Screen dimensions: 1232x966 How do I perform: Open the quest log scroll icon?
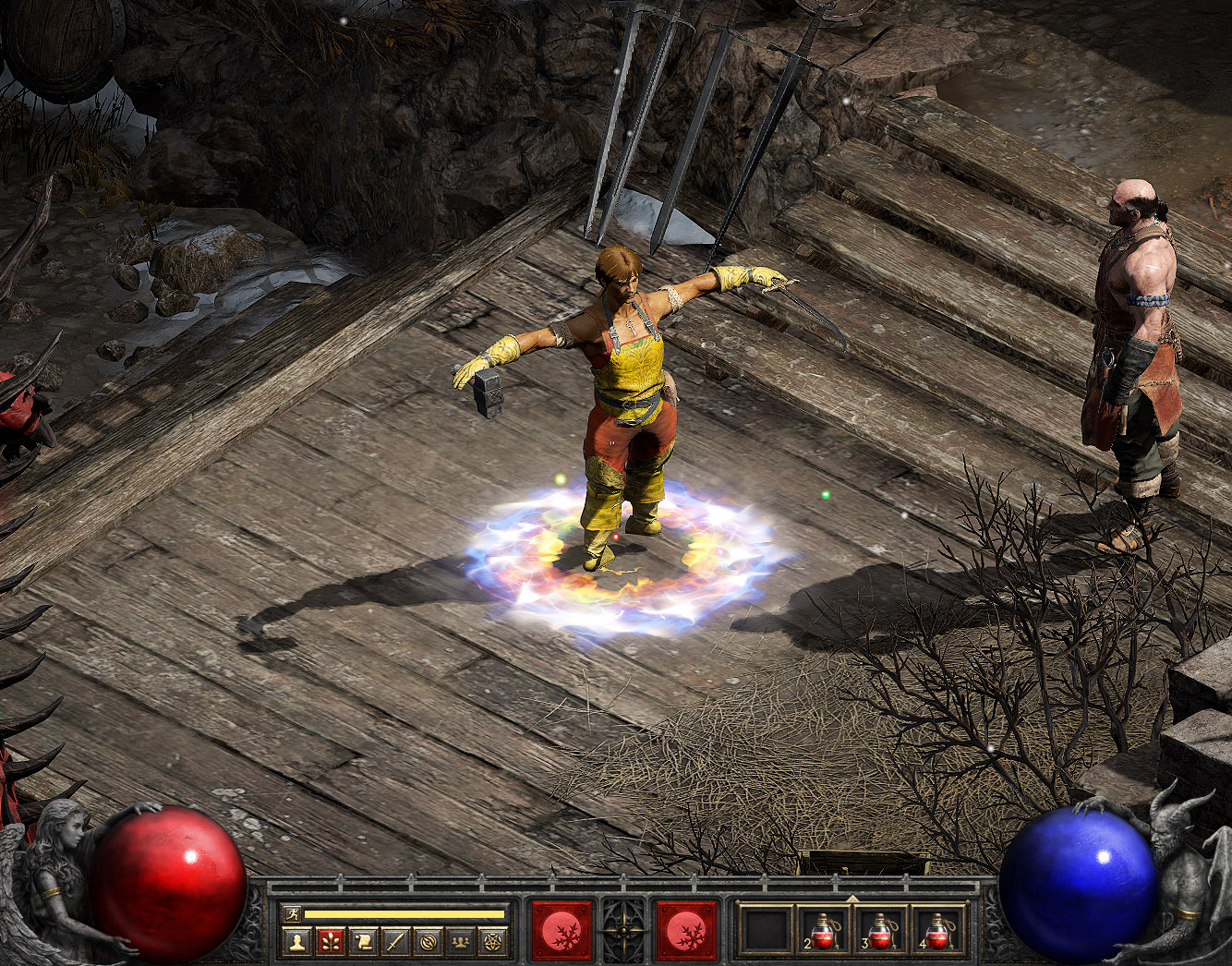(363, 942)
